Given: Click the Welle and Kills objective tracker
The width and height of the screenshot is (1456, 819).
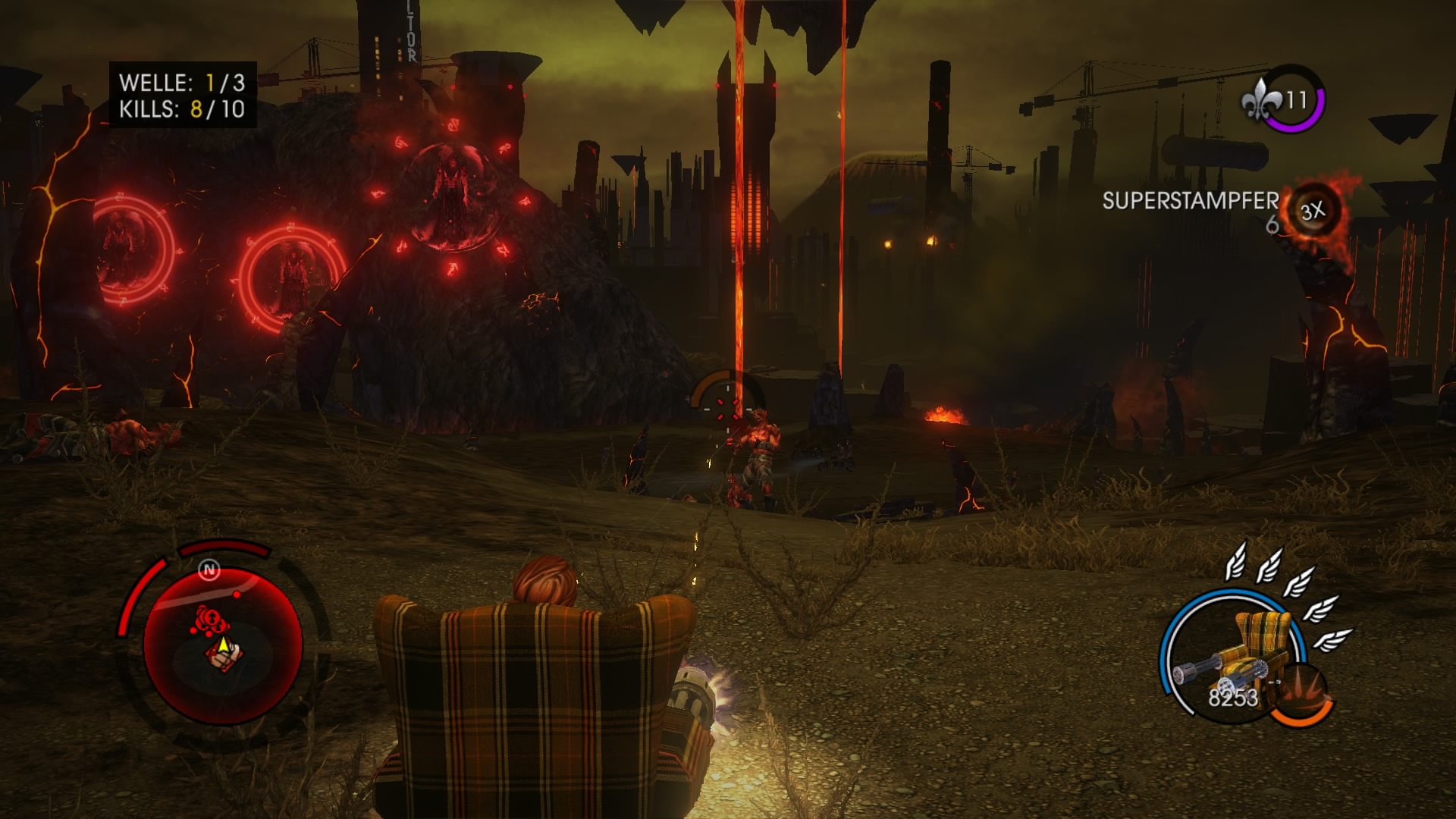Looking at the screenshot, I should 183,95.
